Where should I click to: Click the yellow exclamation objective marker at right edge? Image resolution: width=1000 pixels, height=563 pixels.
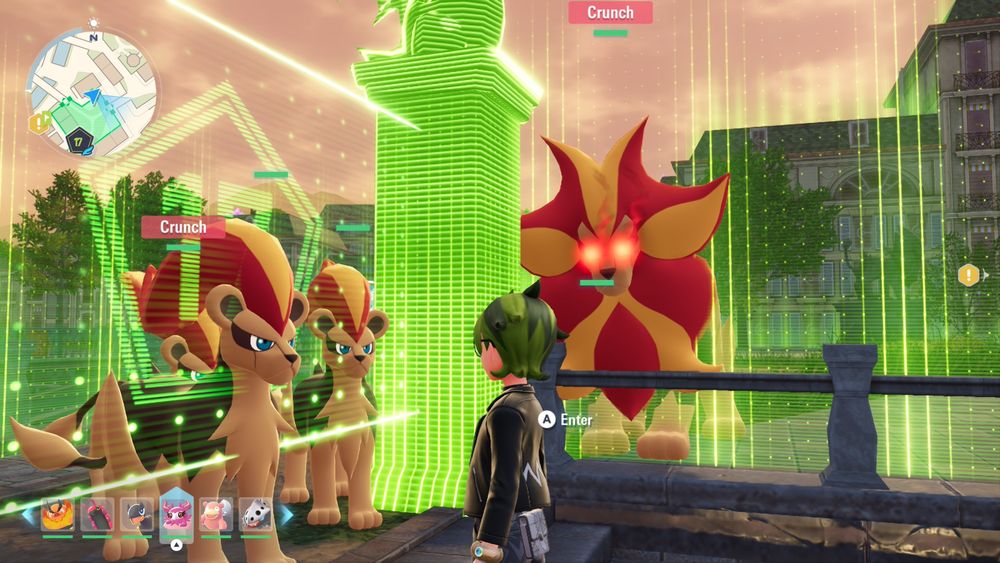click(968, 275)
